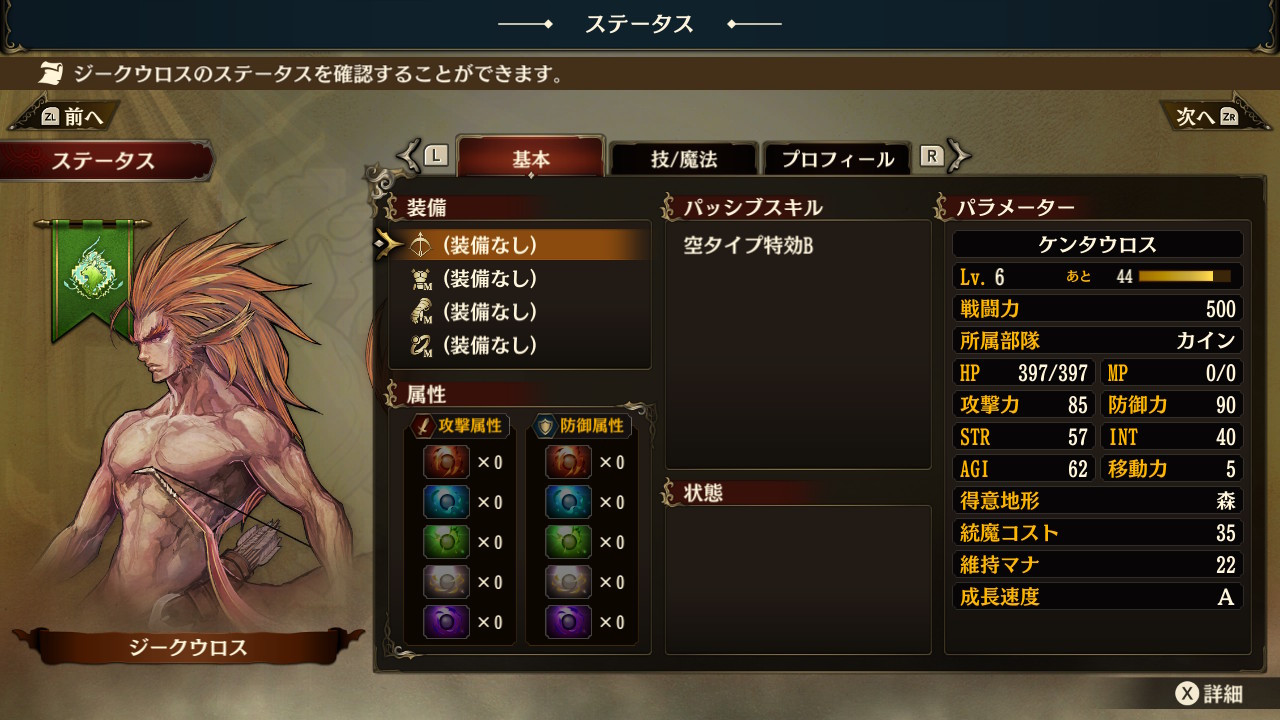This screenshot has width=1280, height=720.
Task: Open 詳細 details view
Action: pyautogui.click(x=1210, y=694)
